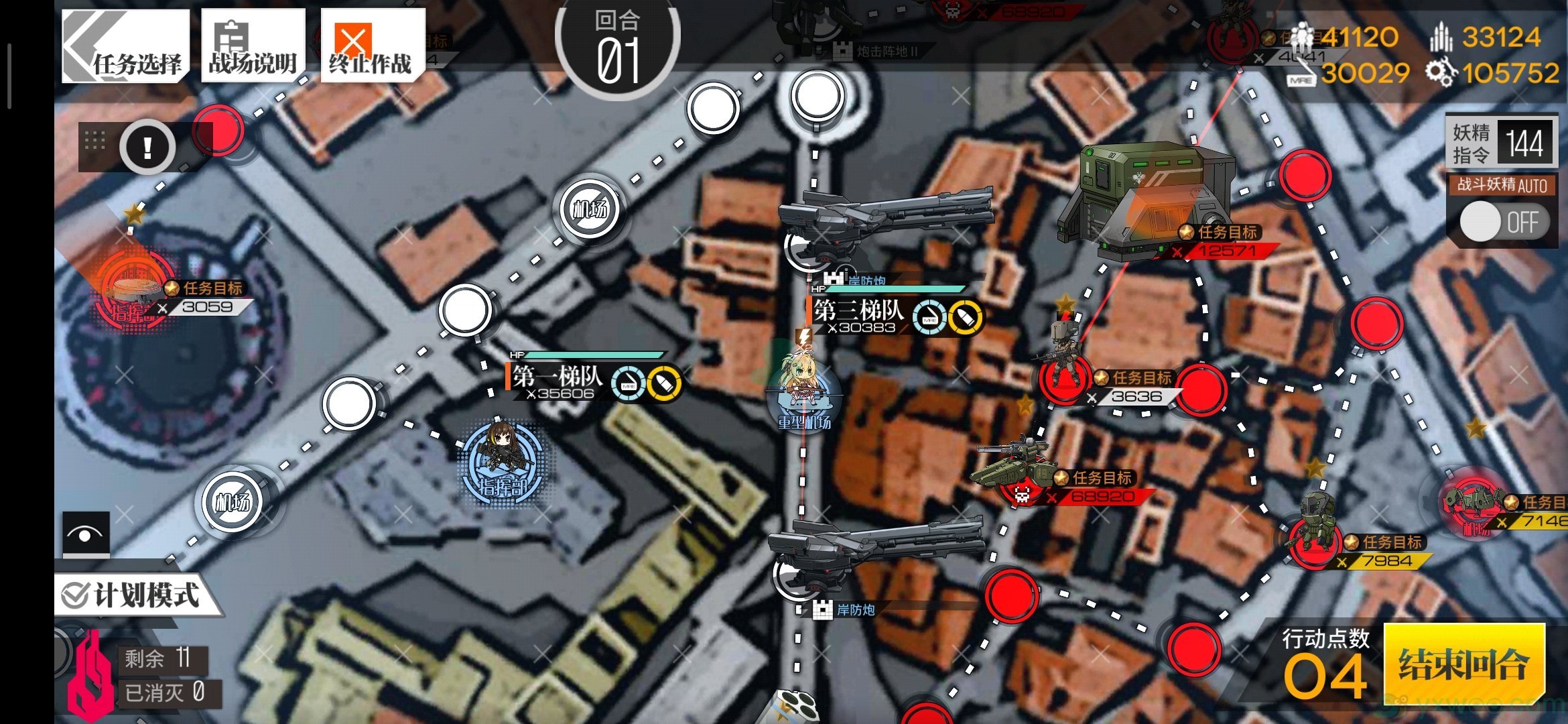End the turn with 结束回合
This screenshot has height=724, width=1568.
(1463, 664)
